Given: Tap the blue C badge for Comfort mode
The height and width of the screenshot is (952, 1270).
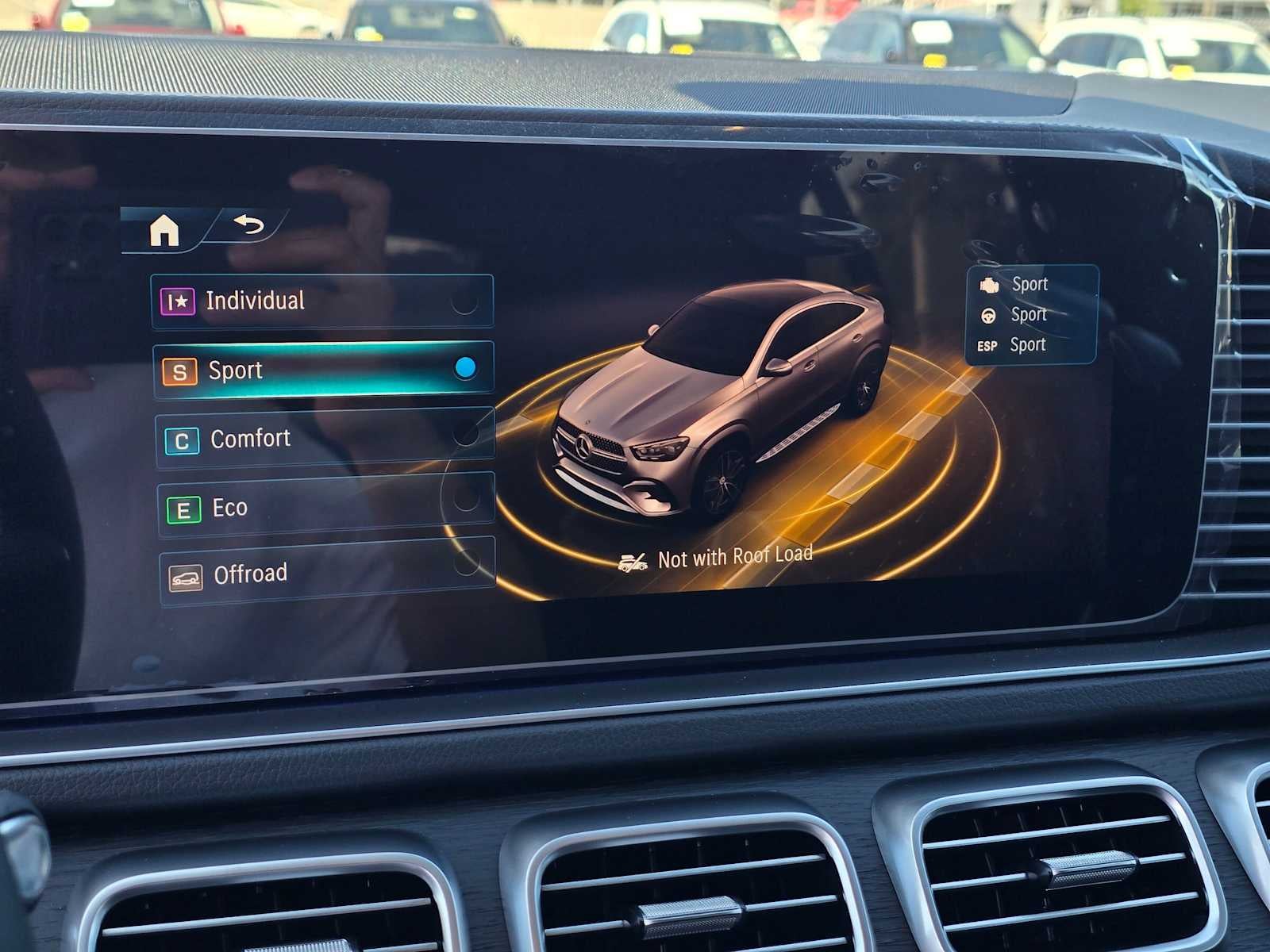Looking at the screenshot, I should pos(183,438).
